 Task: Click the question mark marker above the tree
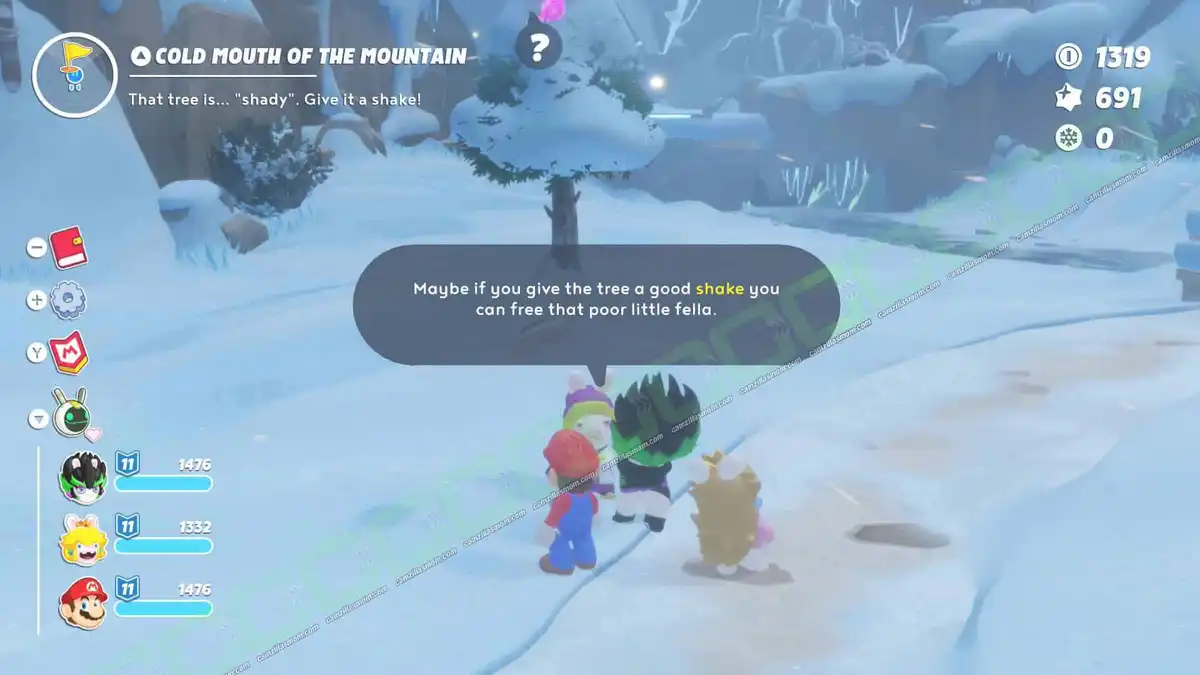(x=539, y=45)
